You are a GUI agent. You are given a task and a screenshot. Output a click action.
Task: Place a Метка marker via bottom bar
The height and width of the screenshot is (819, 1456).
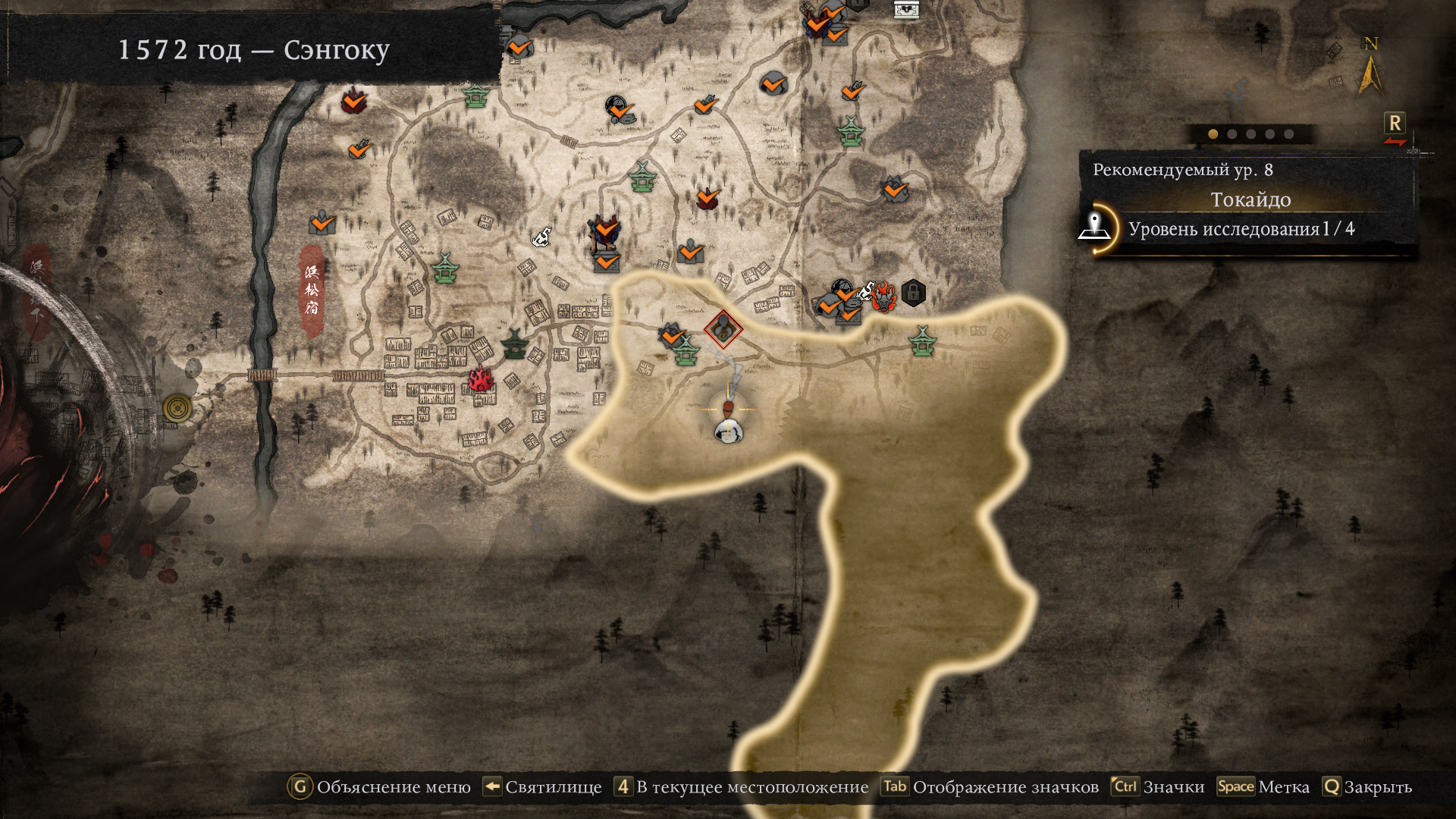pos(1263,787)
